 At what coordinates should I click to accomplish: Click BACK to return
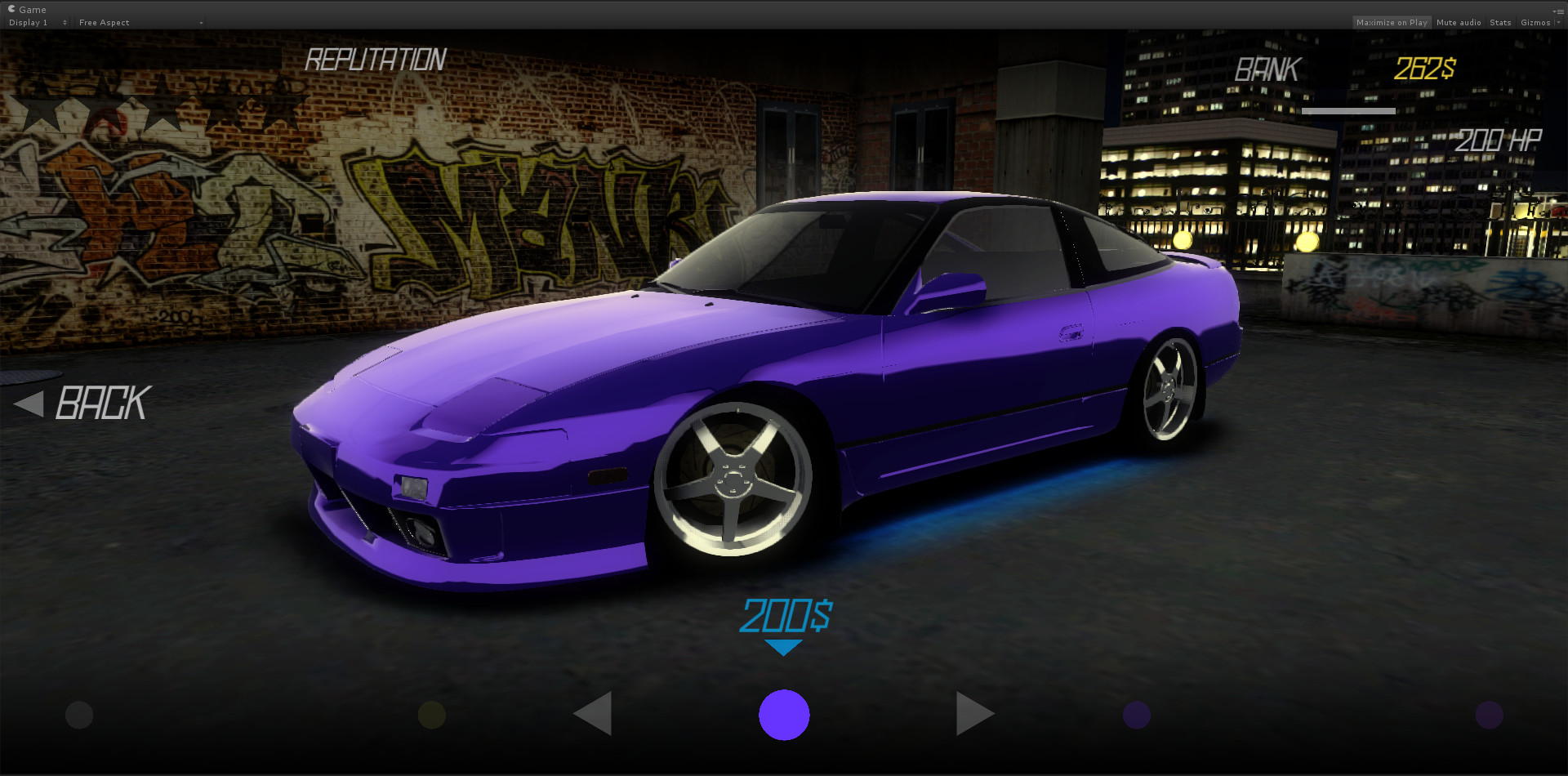102,403
